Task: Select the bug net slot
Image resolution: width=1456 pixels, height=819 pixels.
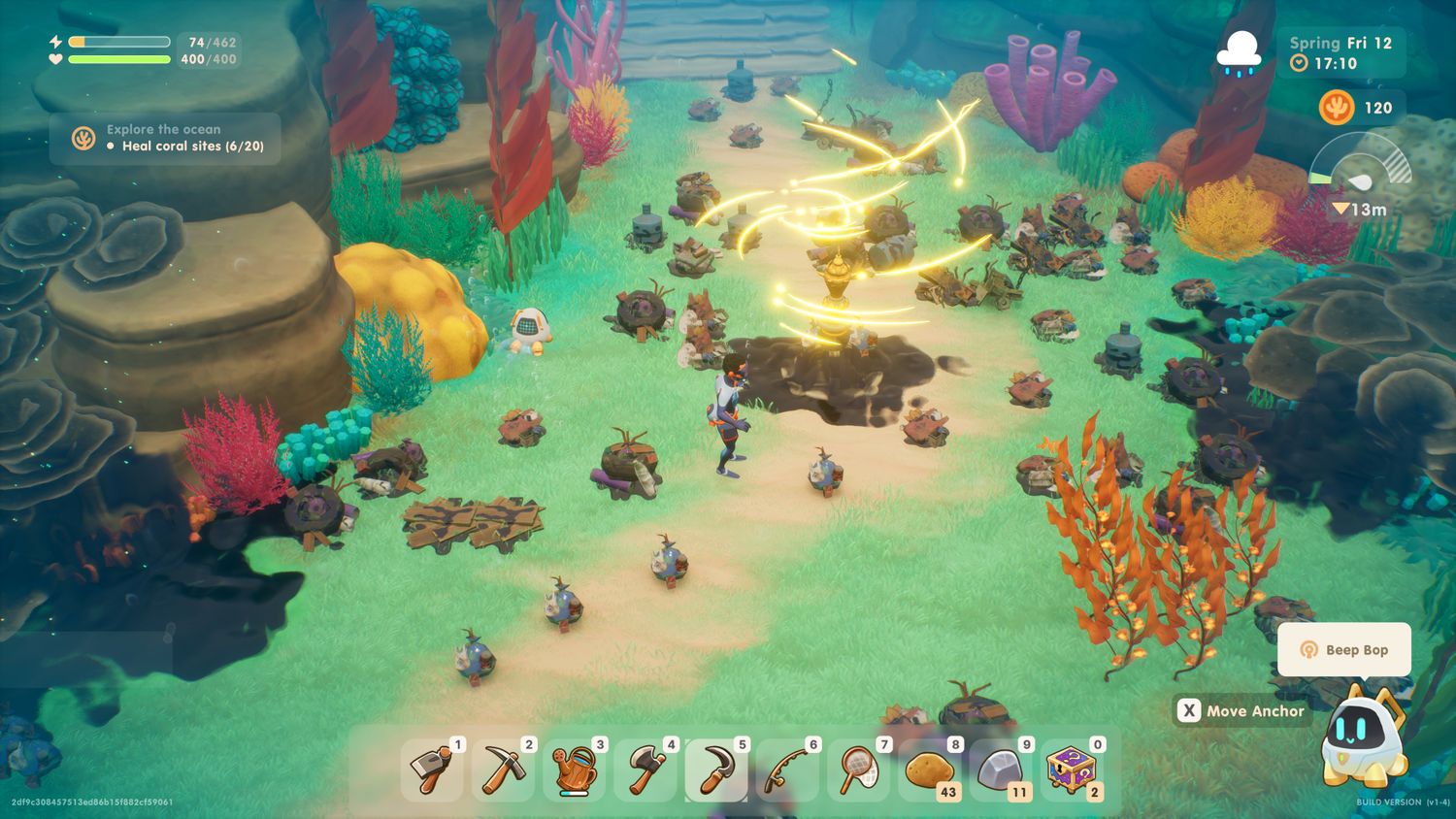Action: point(858,770)
